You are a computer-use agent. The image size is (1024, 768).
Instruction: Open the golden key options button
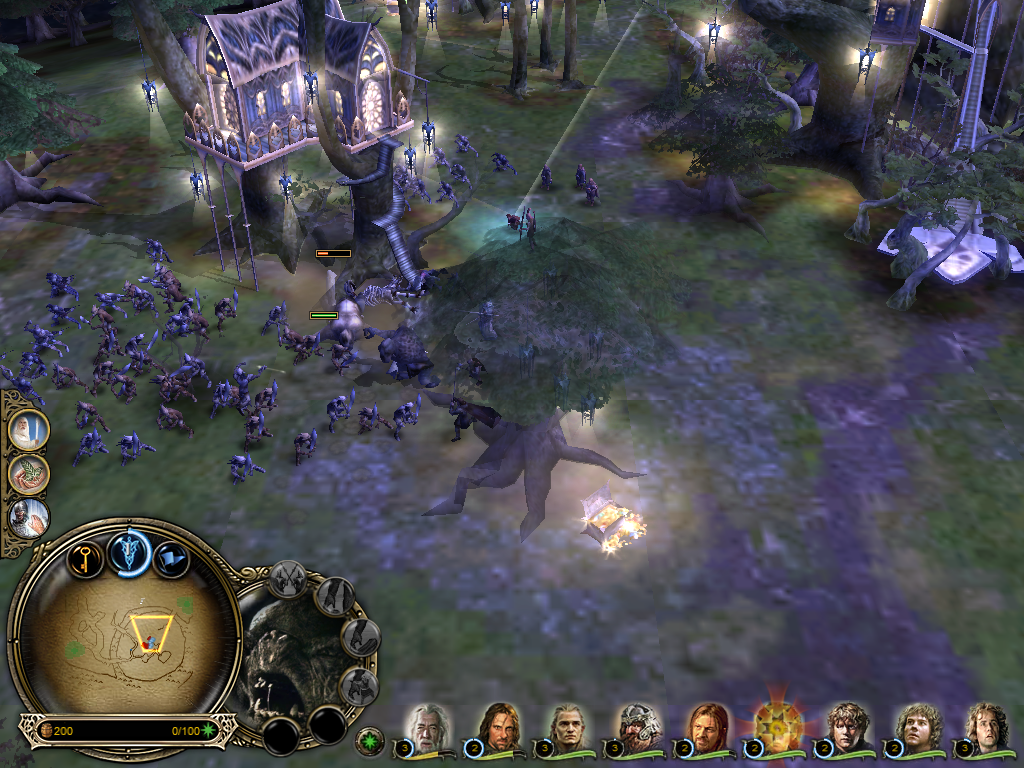tap(86, 557)
